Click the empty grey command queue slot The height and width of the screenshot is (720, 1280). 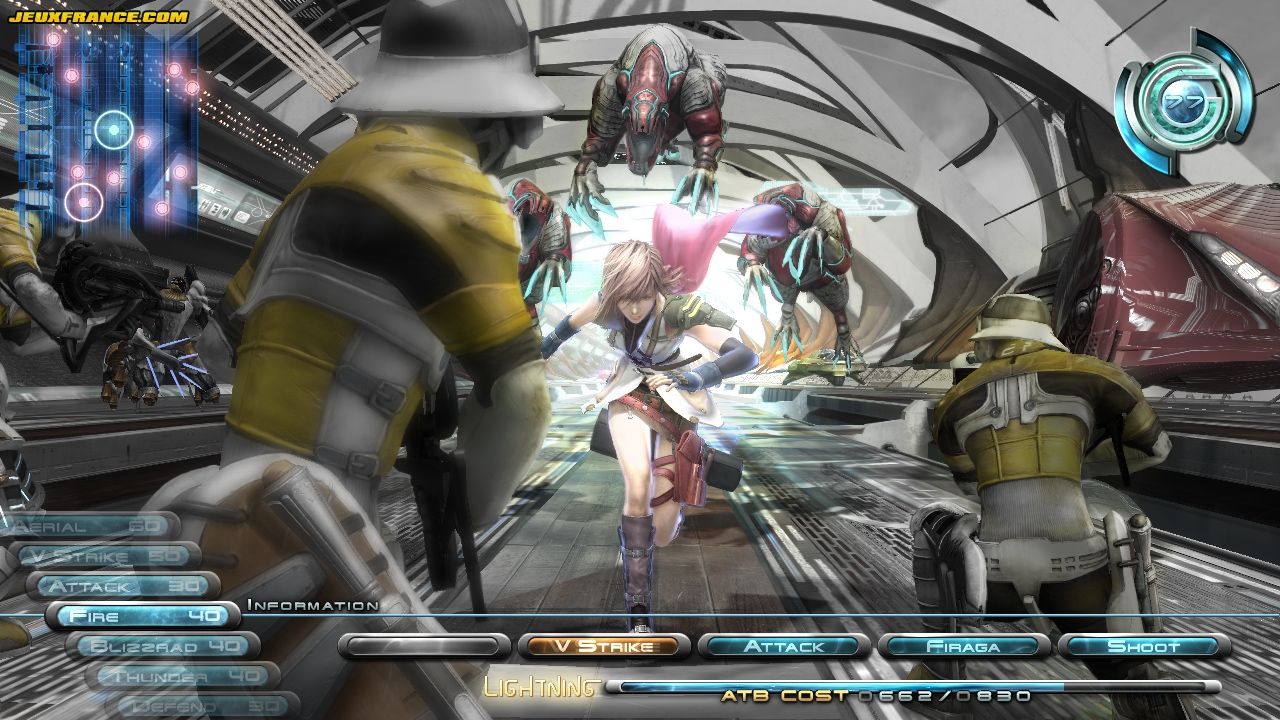click(x=418, y=646)
